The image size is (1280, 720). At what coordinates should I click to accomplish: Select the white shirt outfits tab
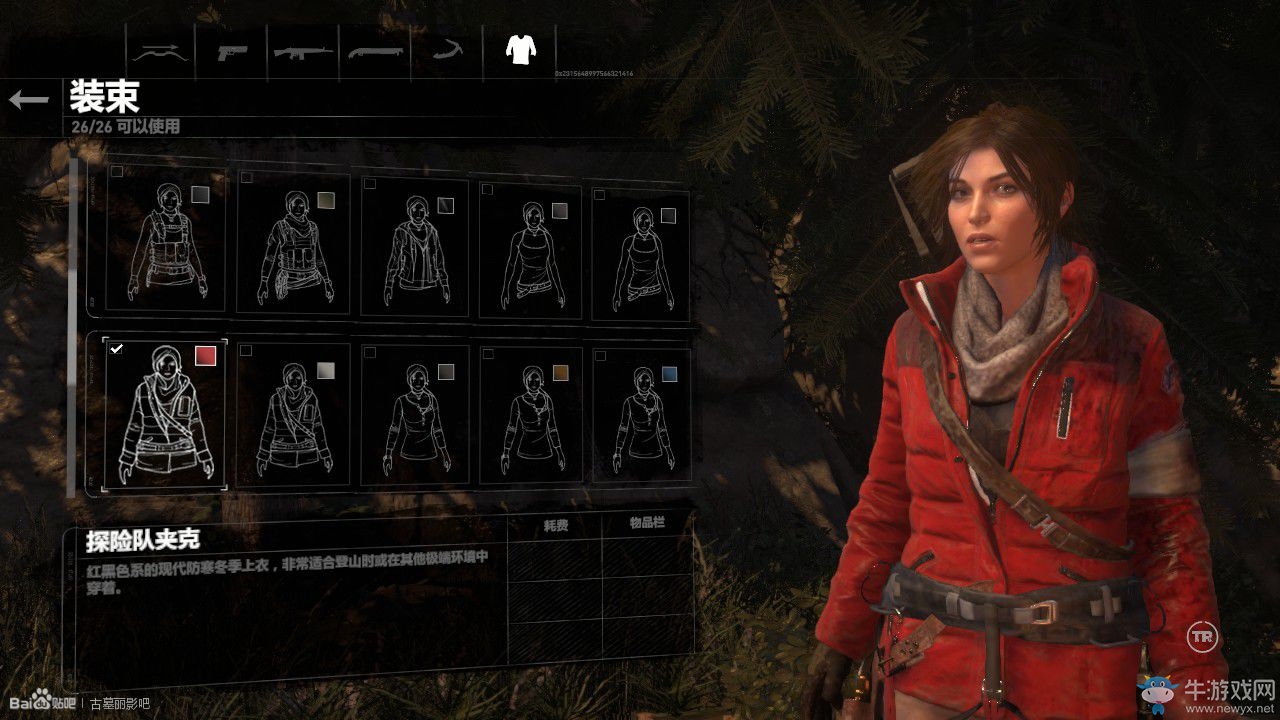[519, 50]
